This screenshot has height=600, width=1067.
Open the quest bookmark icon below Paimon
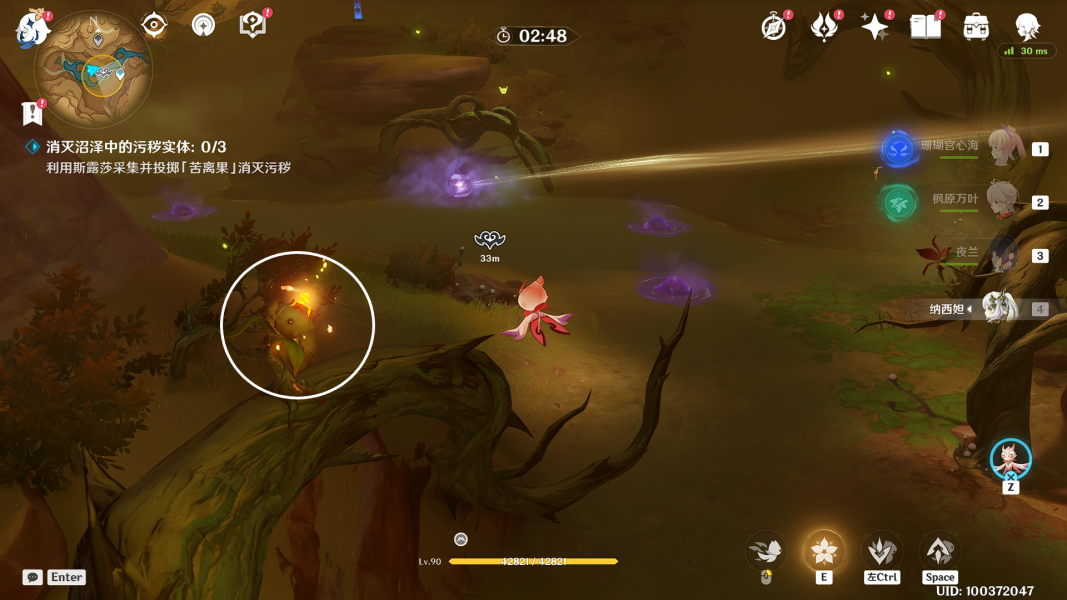[x=32, y=113]
